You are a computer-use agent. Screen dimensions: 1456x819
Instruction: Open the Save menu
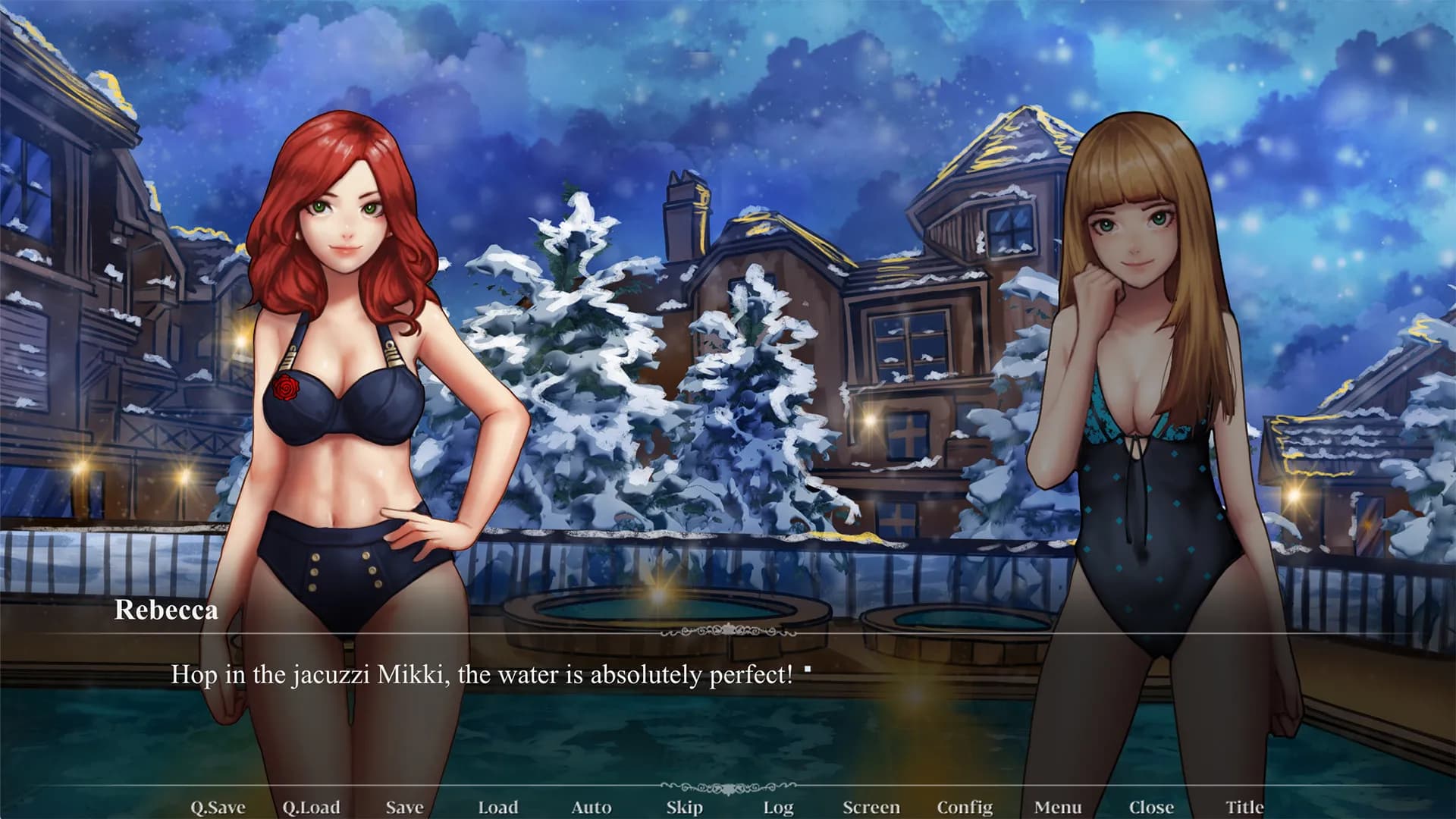[x=404, y=807]
